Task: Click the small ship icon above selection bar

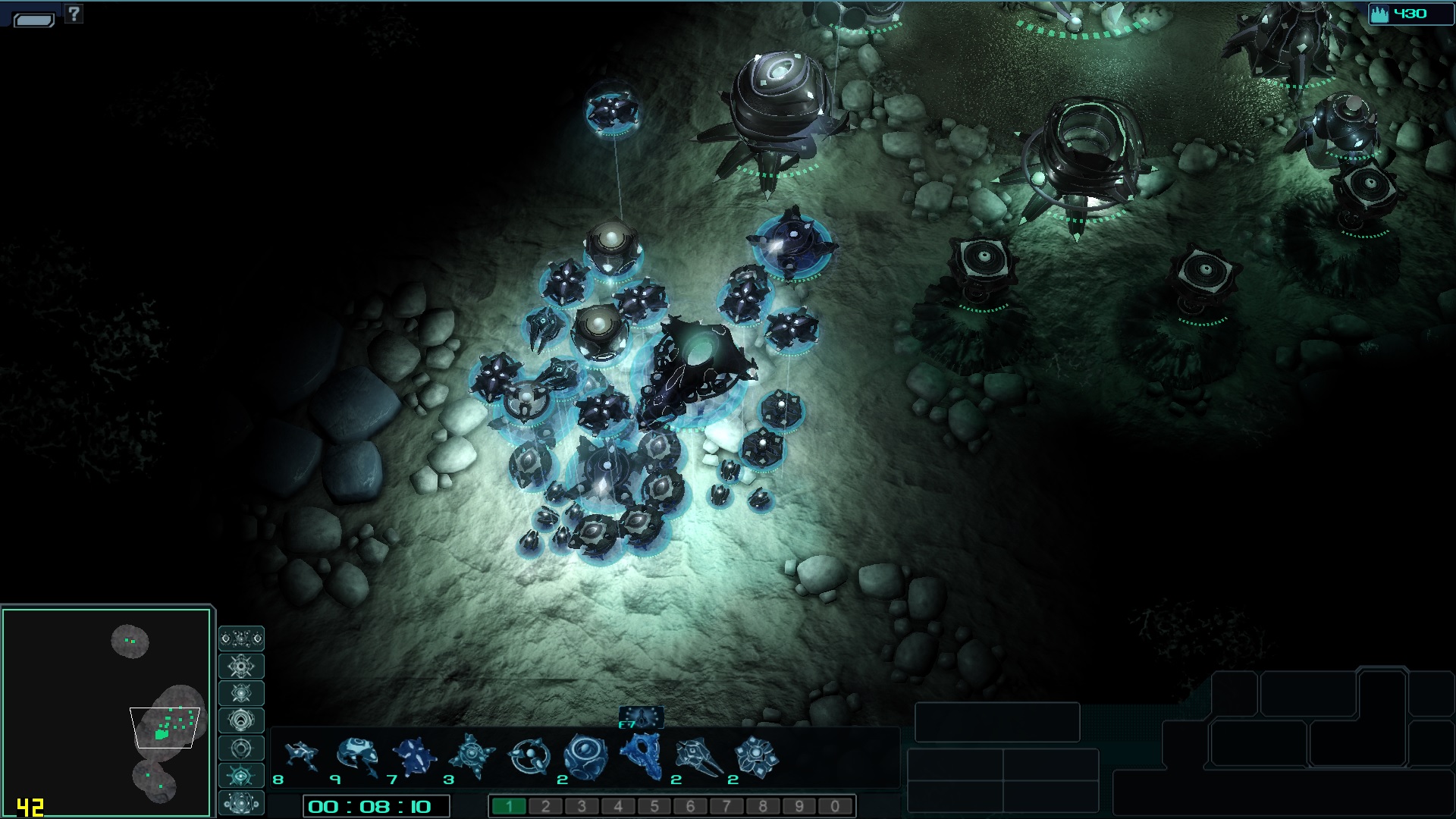Action: pyautogui.click(x=642, y=717)
